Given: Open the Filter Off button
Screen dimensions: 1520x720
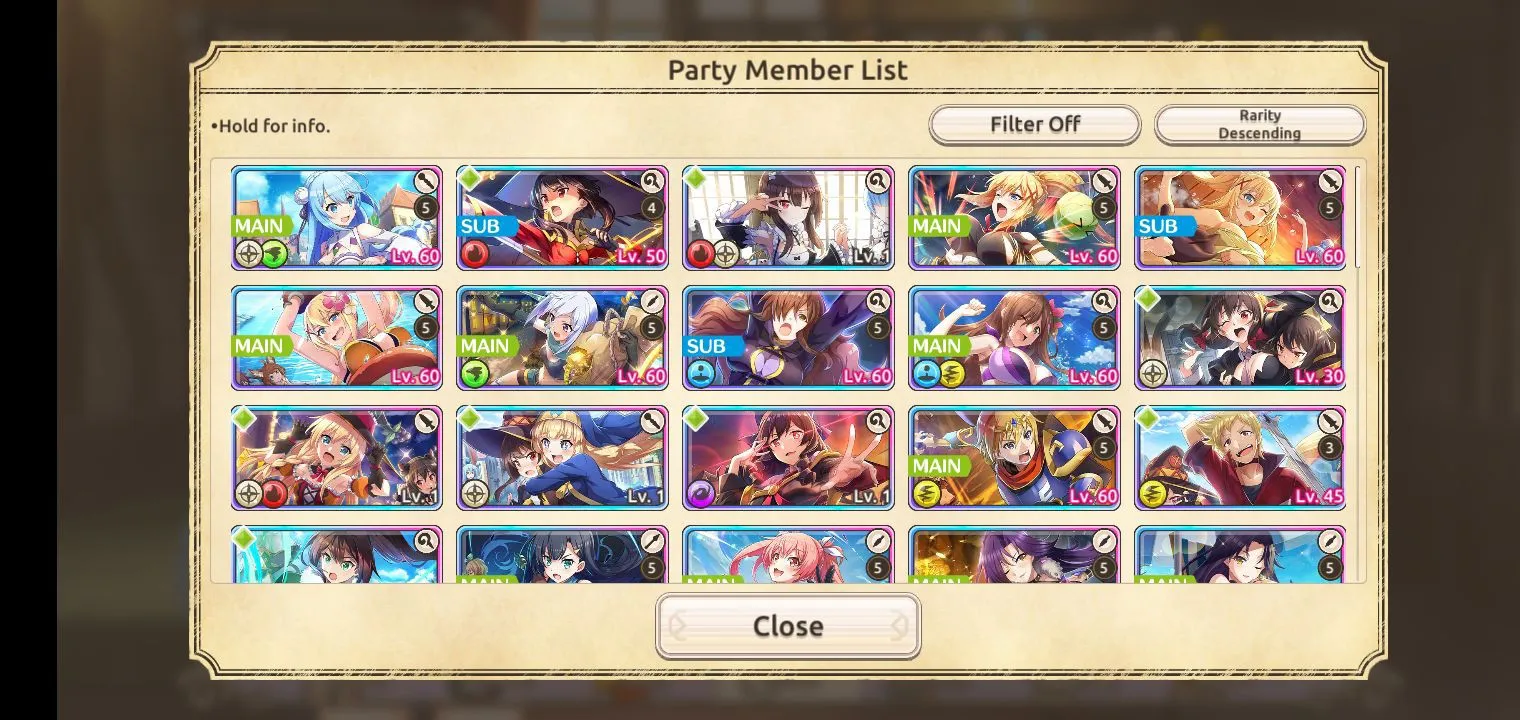Looking at the screenshot, I should [x=1034, y=125].
